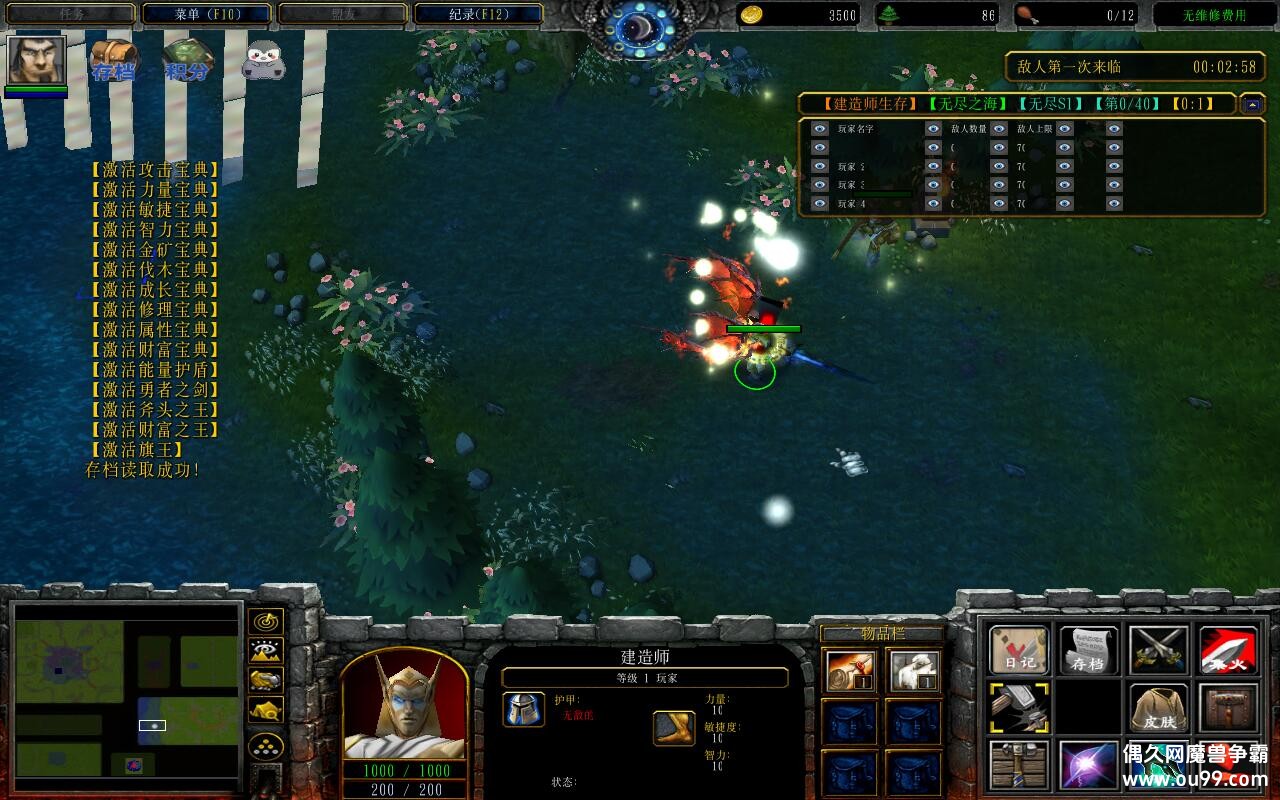Open the 菜单 (F10) game menu
This screenshot has width=1280, height=800.
pyautogui.click(x=206, y=14)
